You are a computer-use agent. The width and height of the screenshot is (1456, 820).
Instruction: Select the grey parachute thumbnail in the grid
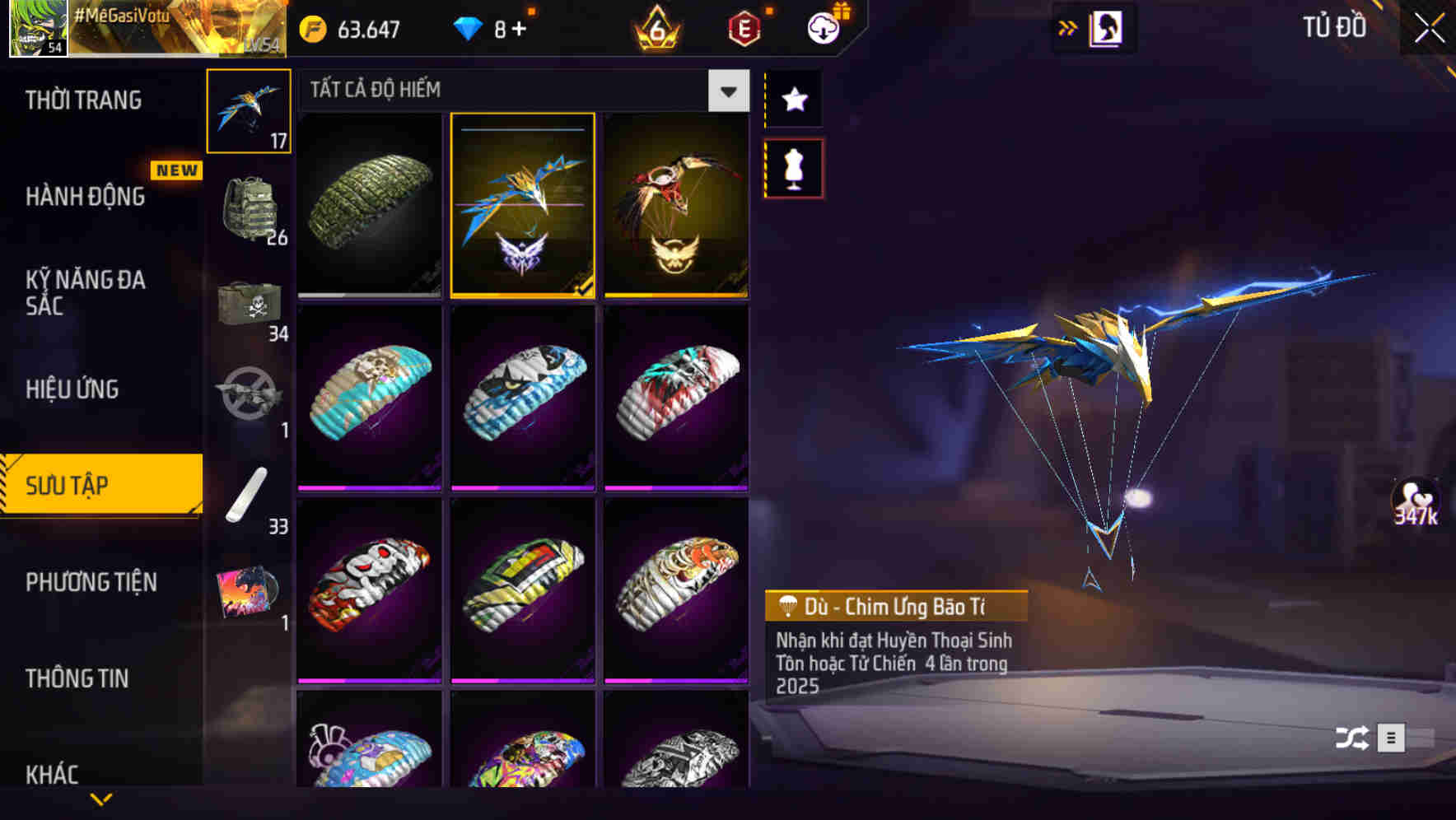click(369, 204)
